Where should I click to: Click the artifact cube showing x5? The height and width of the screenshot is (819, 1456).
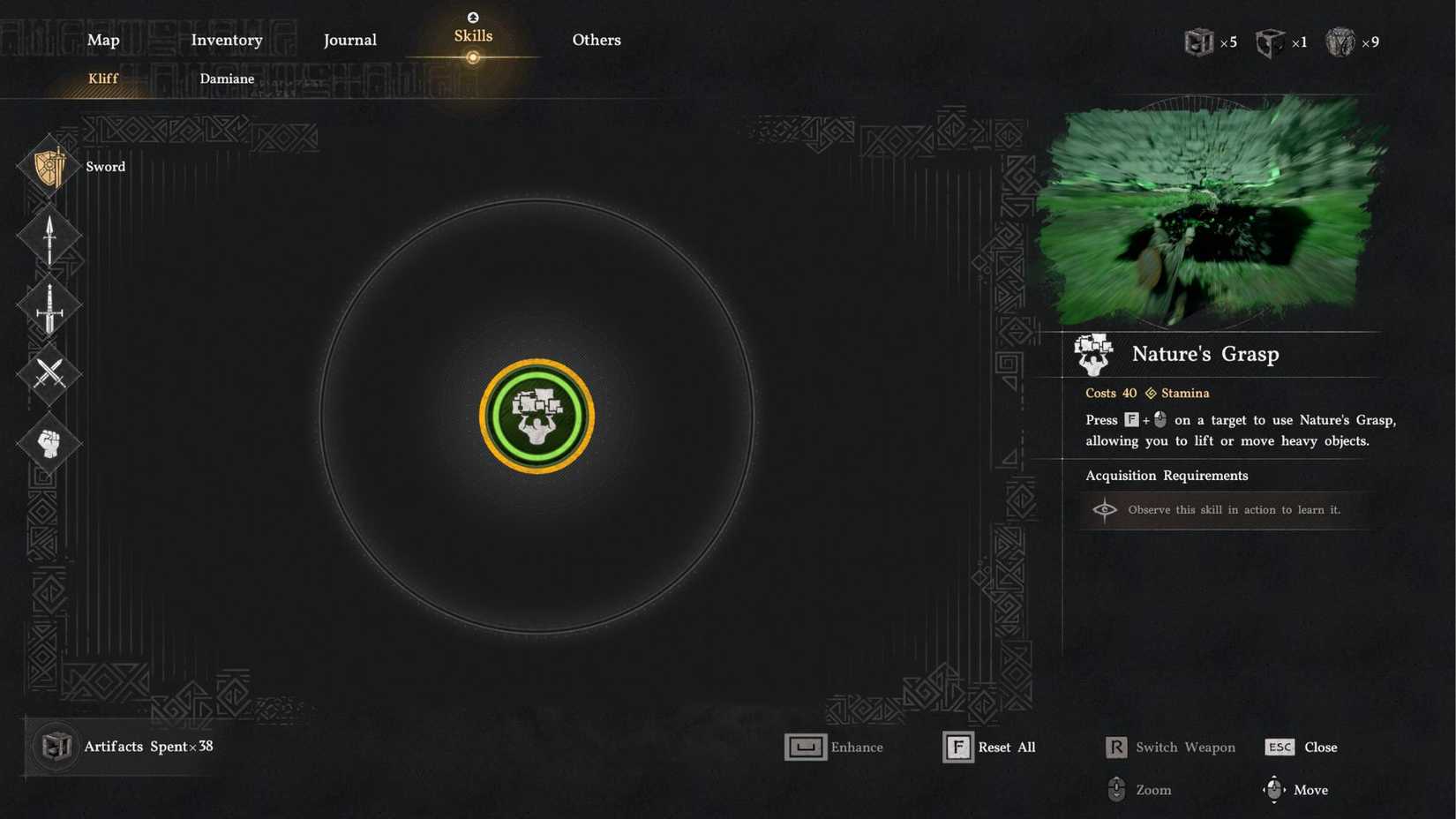1199,41
